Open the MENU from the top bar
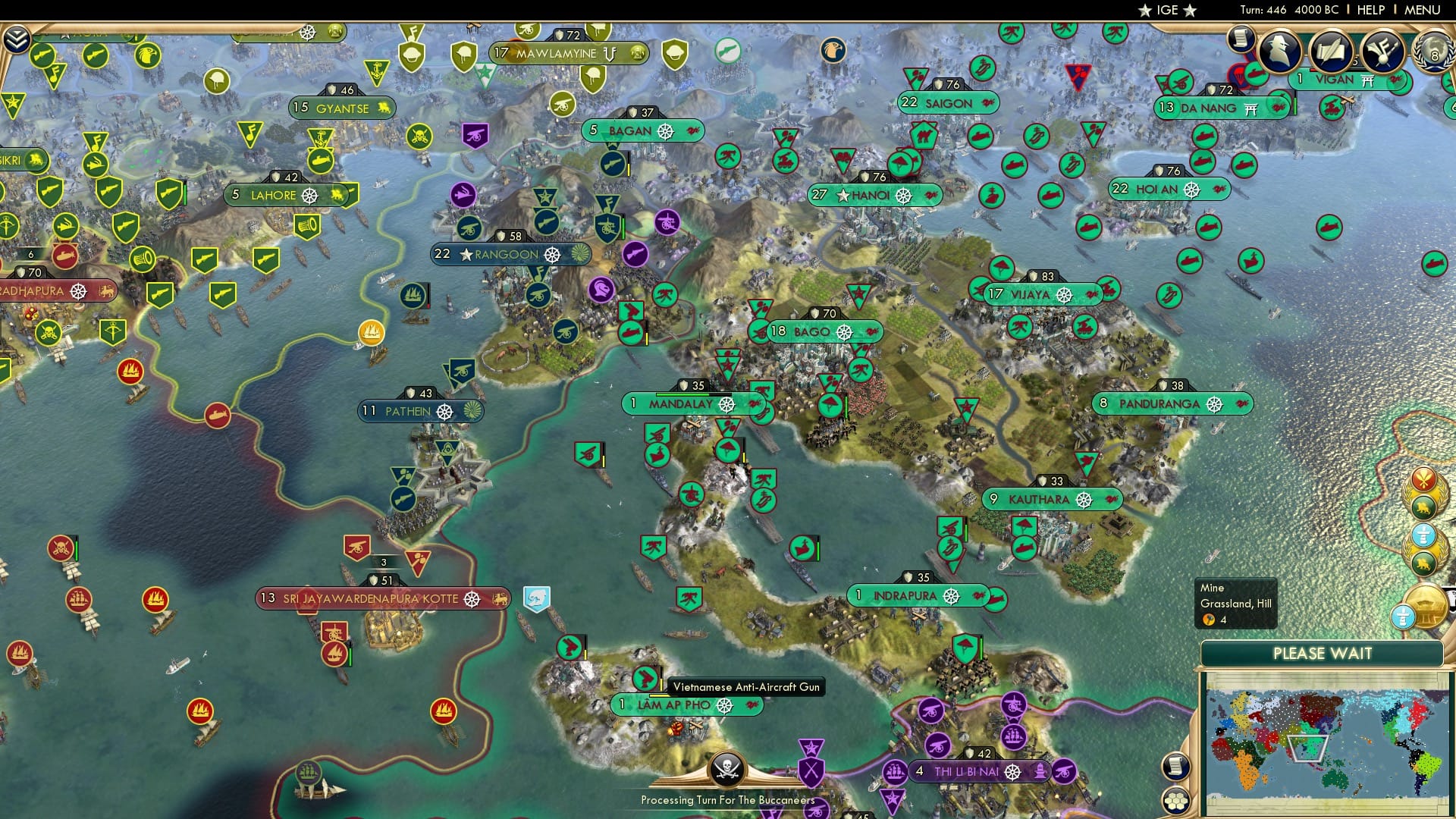The height and width of the screenshot is (819, 1456). 1423,10
